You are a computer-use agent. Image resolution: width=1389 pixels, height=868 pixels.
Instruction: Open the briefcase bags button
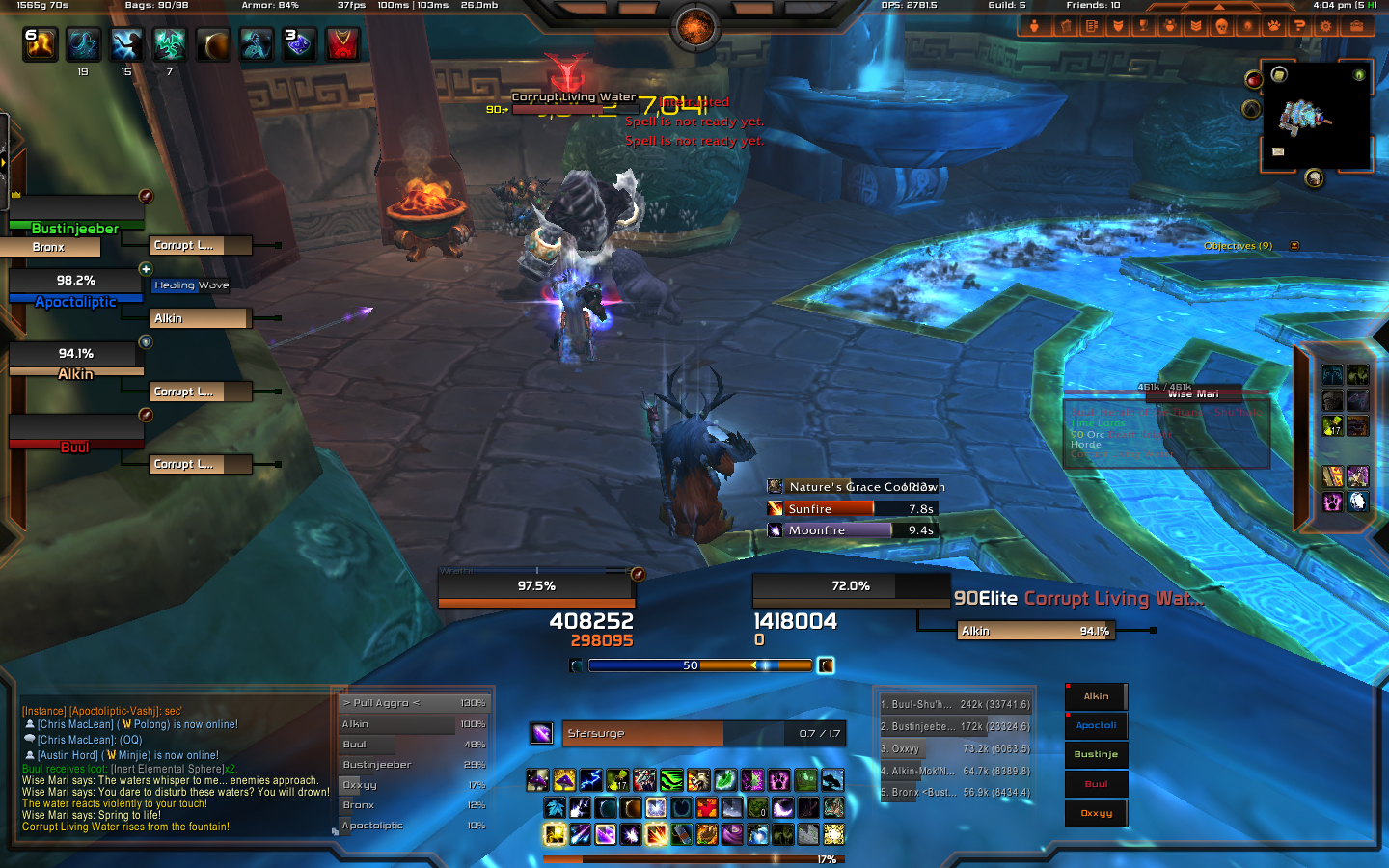(x=1356, y=26)
